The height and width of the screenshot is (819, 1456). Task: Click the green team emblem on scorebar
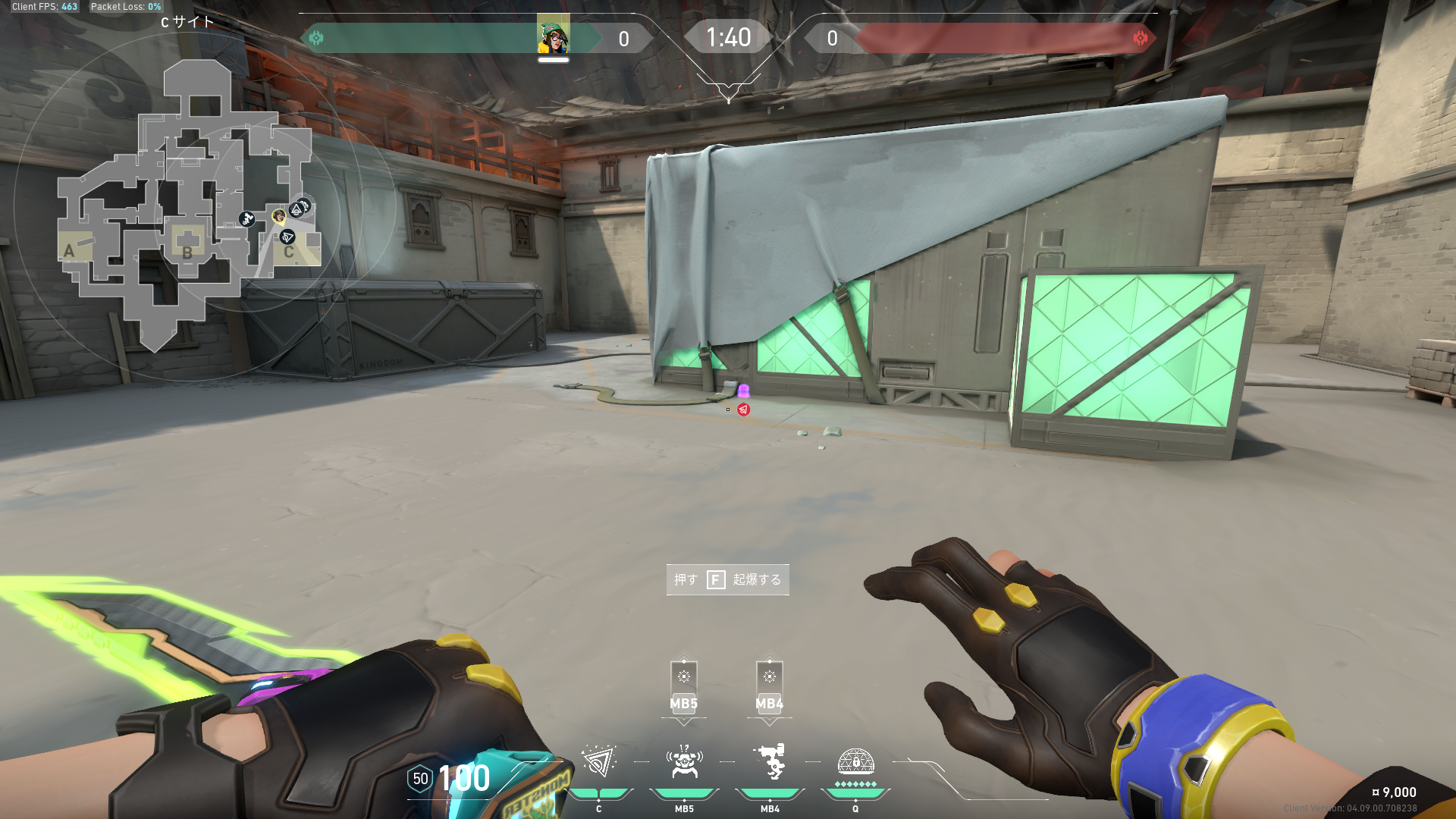[x=316, y=38]
